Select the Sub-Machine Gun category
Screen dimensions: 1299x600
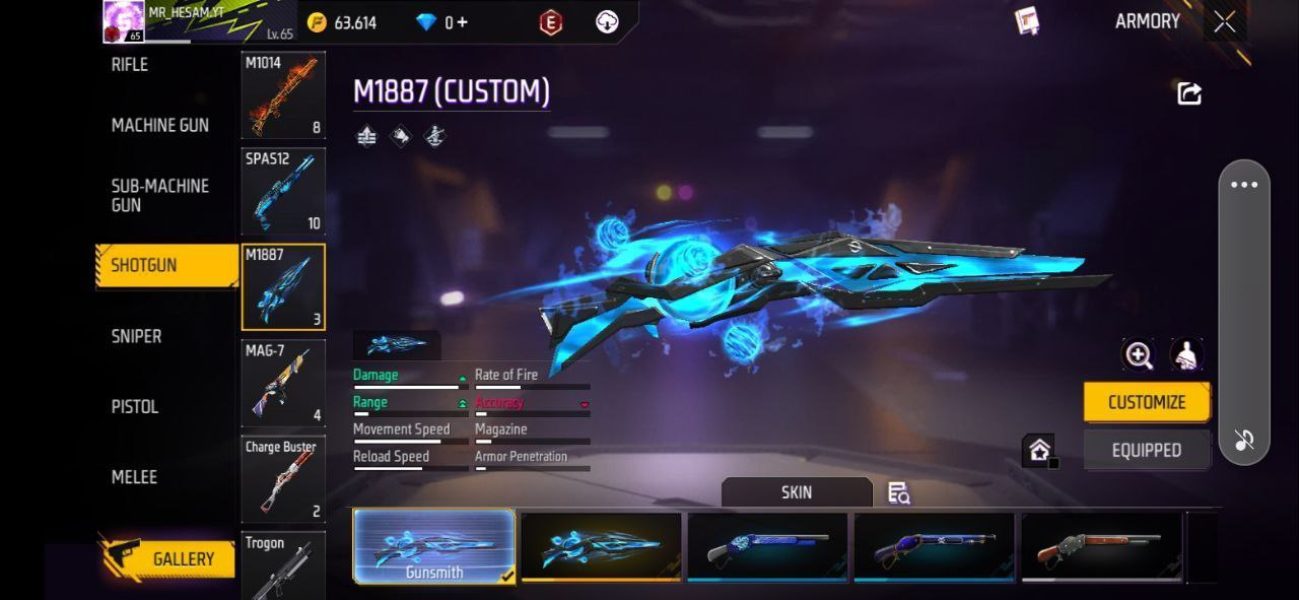pos(160,195)
